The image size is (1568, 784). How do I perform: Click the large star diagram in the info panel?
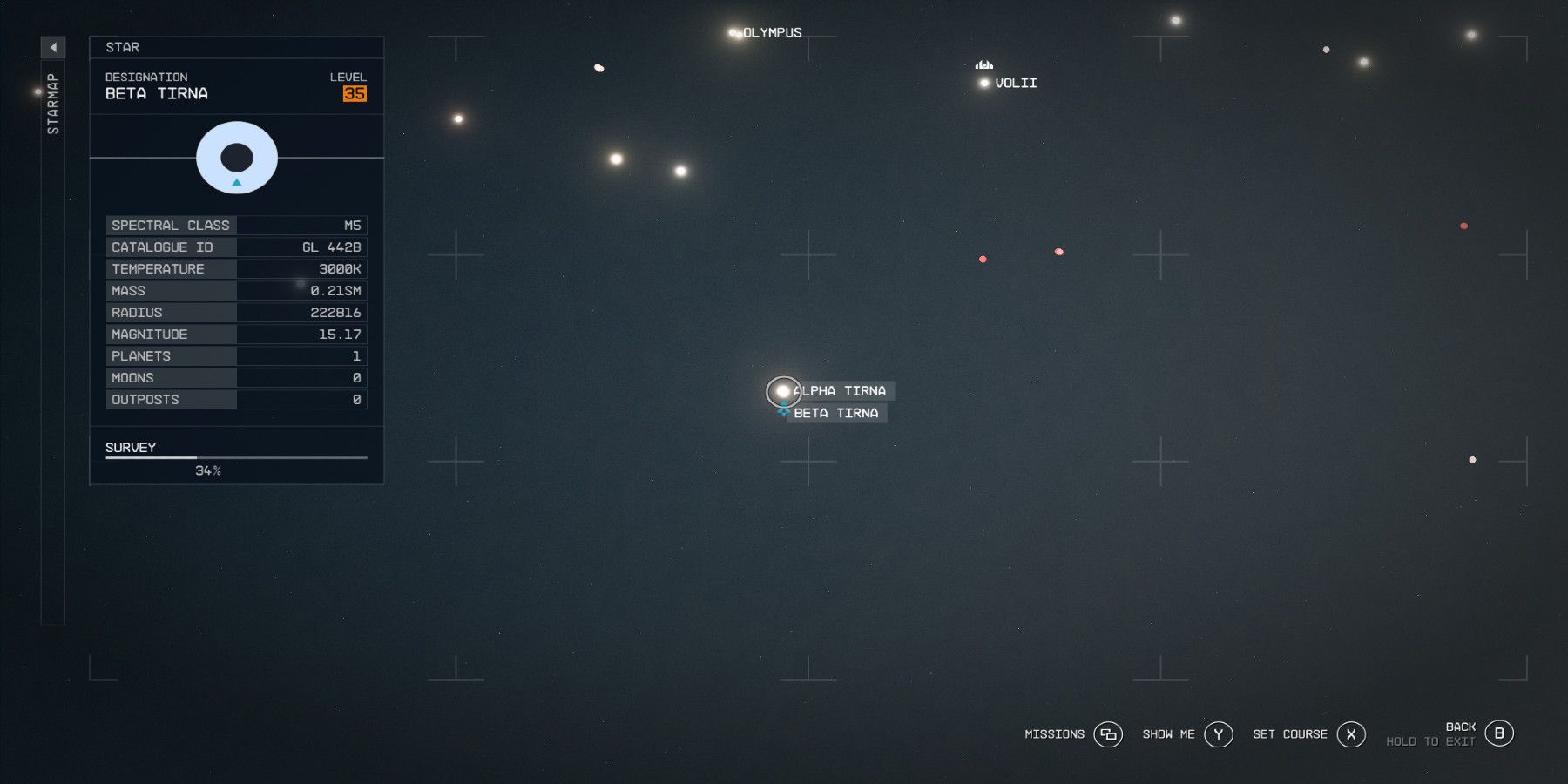(236, 157)
